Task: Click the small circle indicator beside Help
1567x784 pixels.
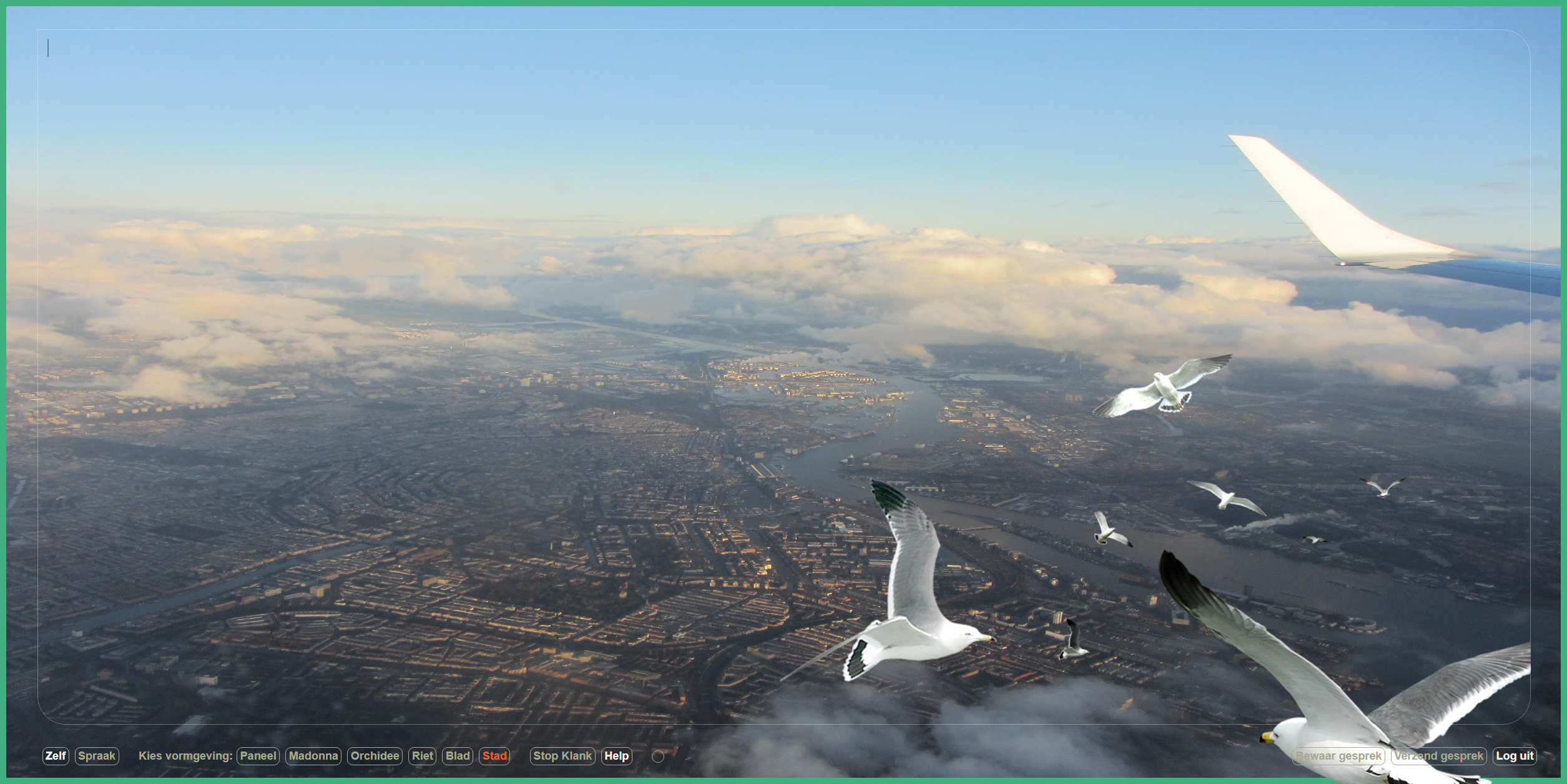Action: 658,757
